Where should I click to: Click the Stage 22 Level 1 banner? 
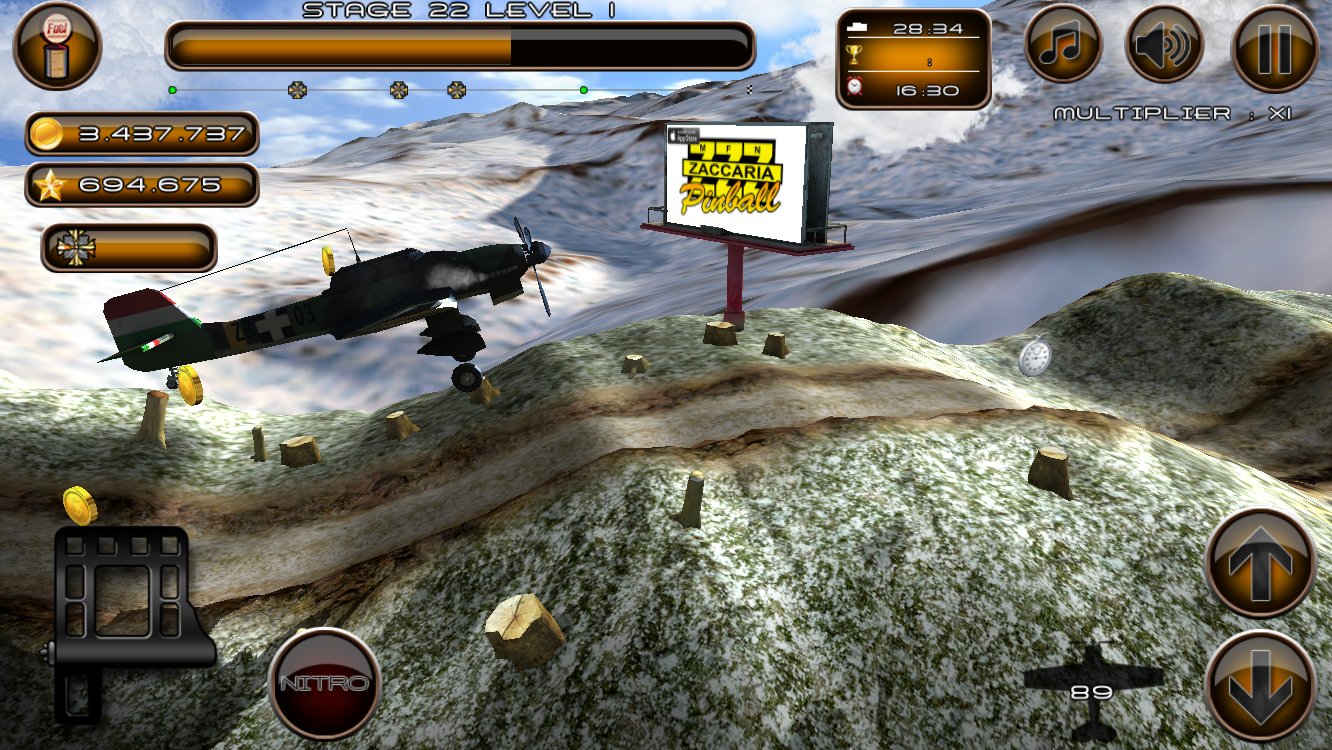pos(460,11)
